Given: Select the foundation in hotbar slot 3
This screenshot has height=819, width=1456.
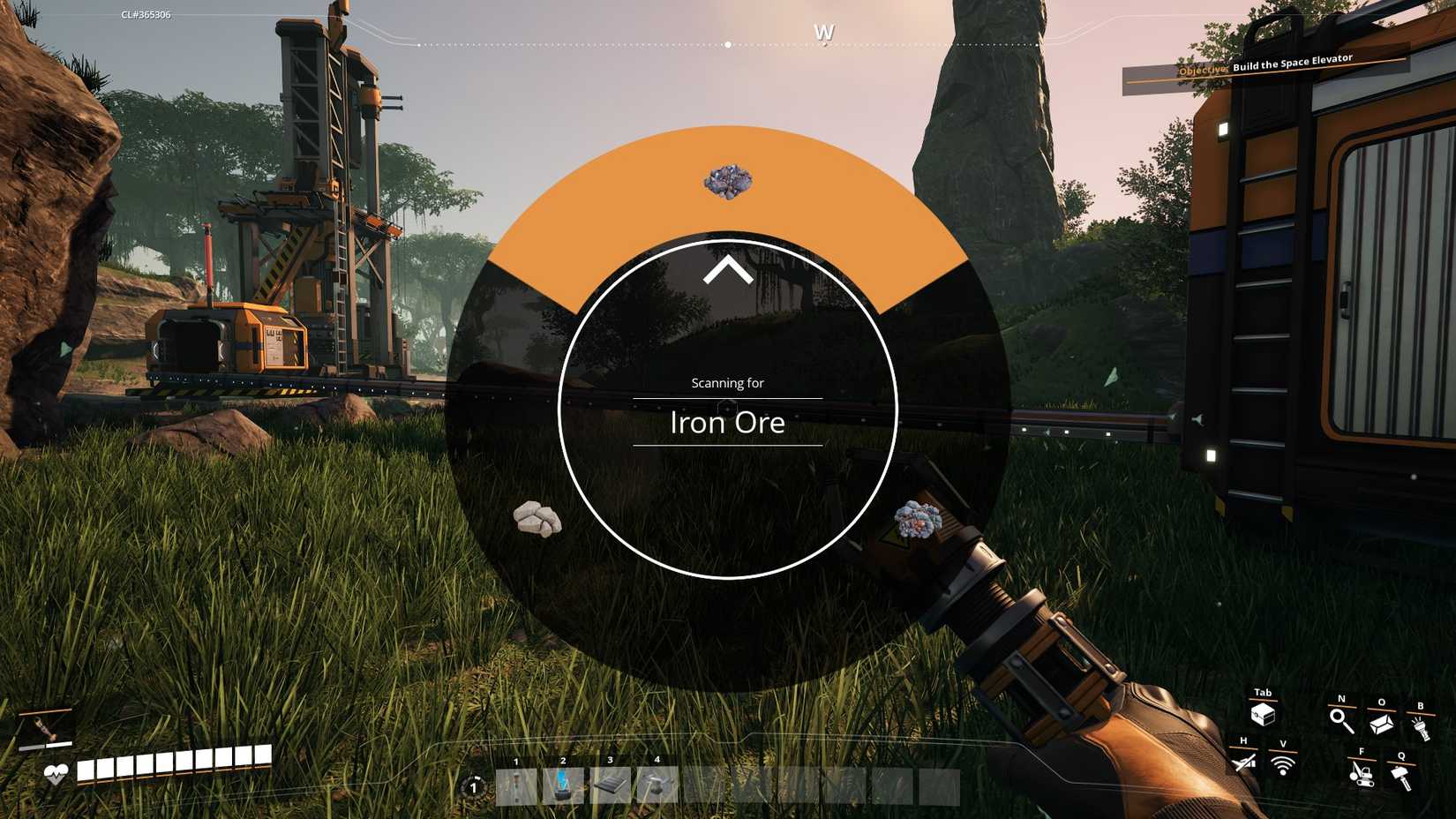Looking at the screenshot, I should 611,785.
